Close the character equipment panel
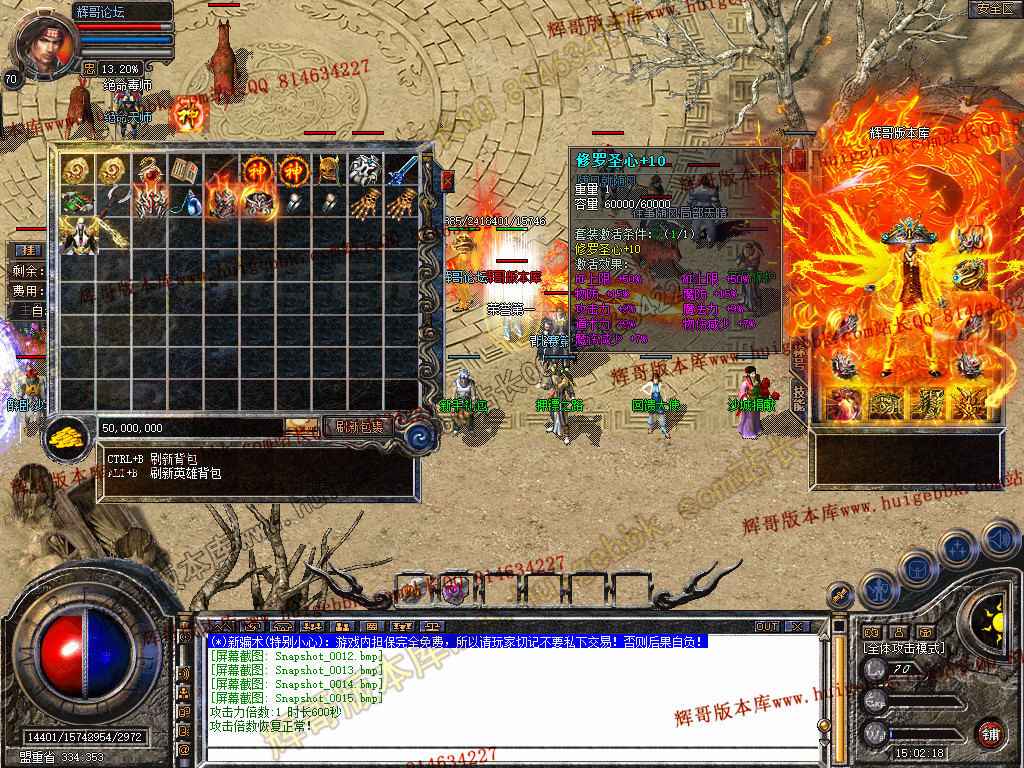This screenshot has height=768, width=1024. (799, 160)
